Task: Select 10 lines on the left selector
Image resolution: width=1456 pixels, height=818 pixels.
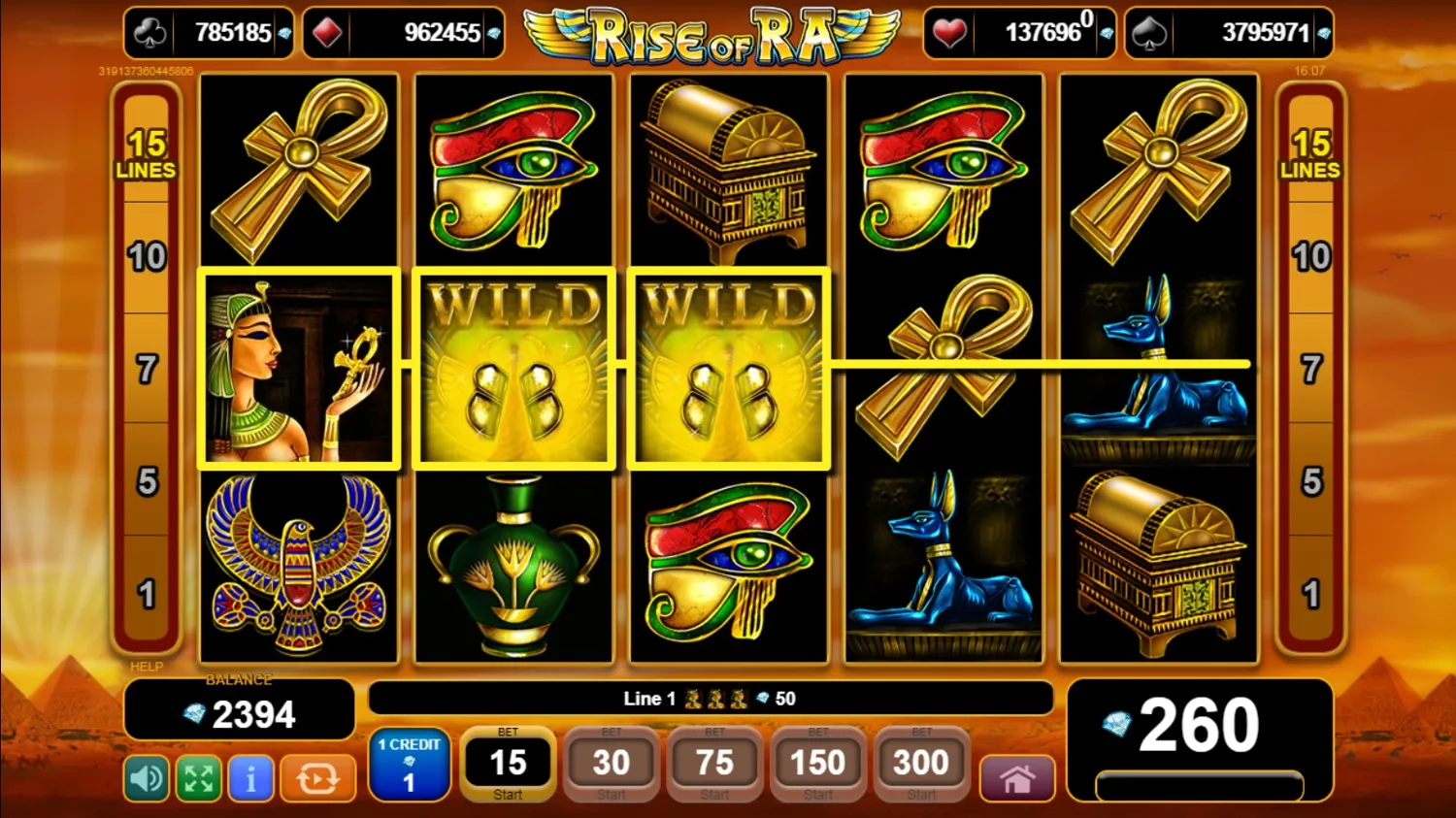Action: pos(148,257)
